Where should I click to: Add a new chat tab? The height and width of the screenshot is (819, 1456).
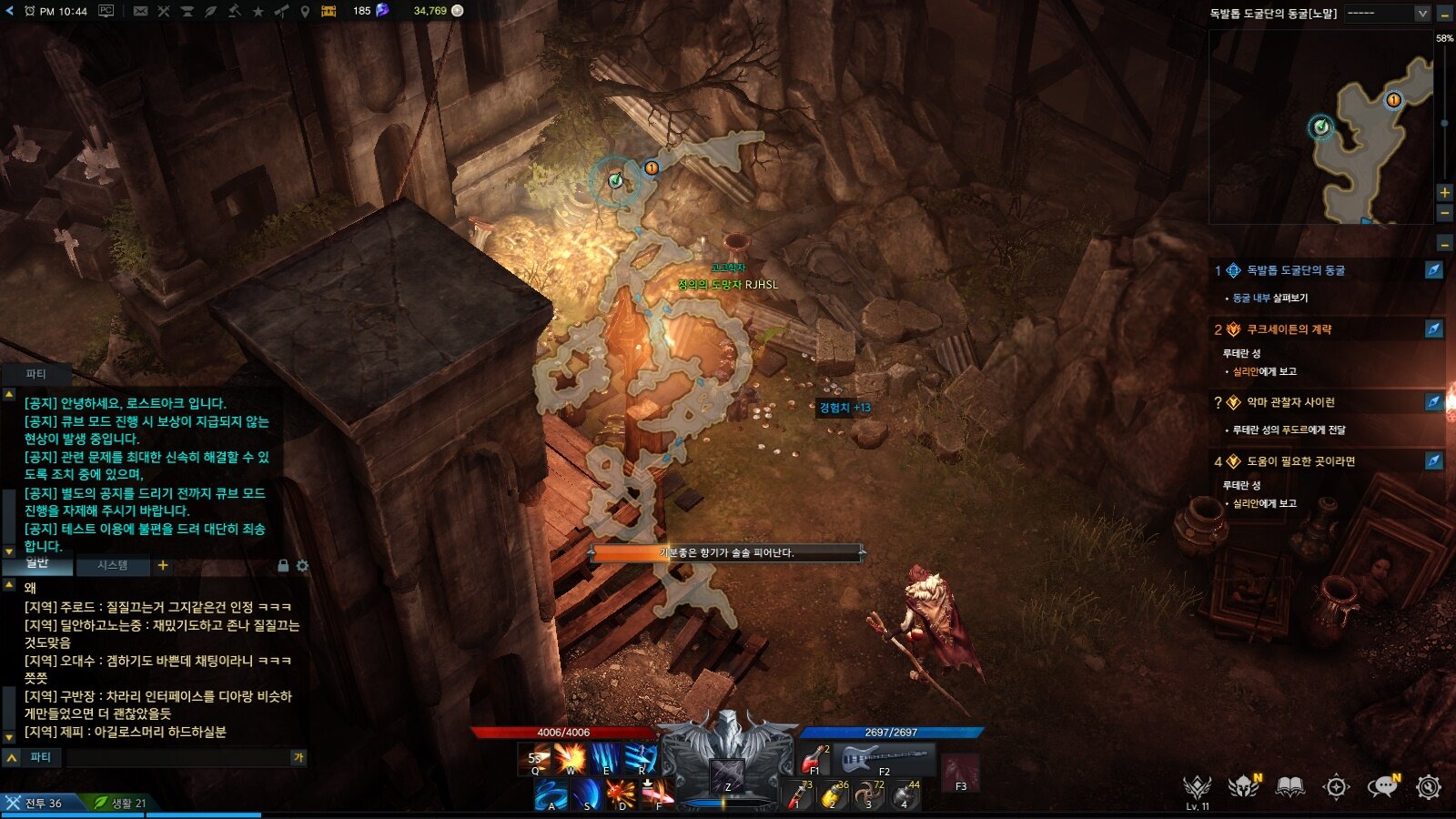click(163, 565)
